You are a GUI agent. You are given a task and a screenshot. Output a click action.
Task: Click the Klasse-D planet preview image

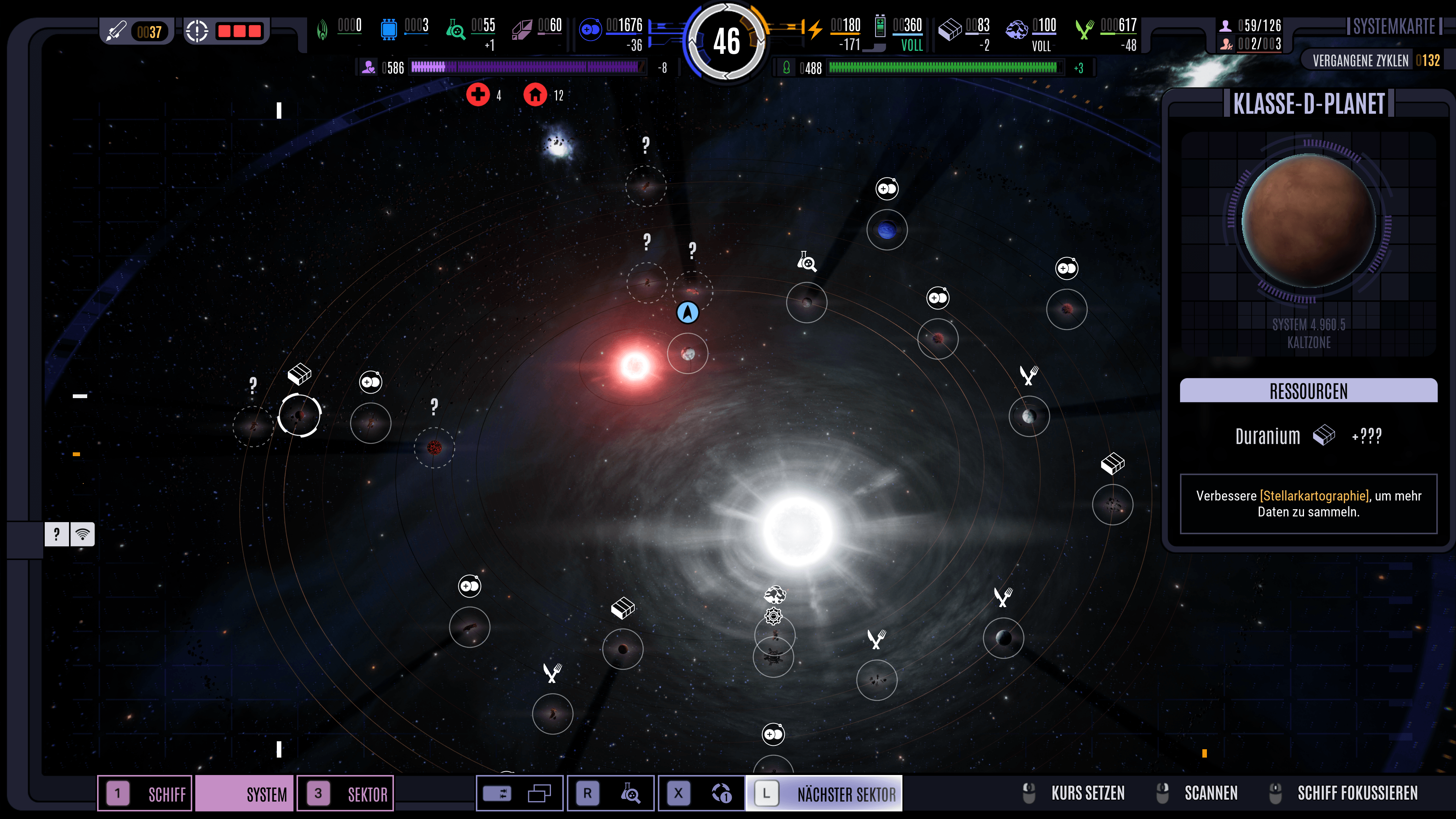coord(1309,221)
